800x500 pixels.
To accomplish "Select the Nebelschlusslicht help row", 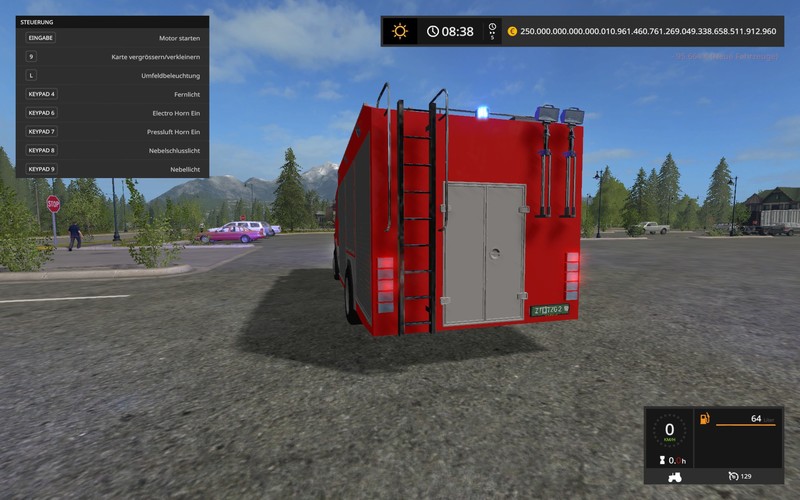I will point(112,150).
